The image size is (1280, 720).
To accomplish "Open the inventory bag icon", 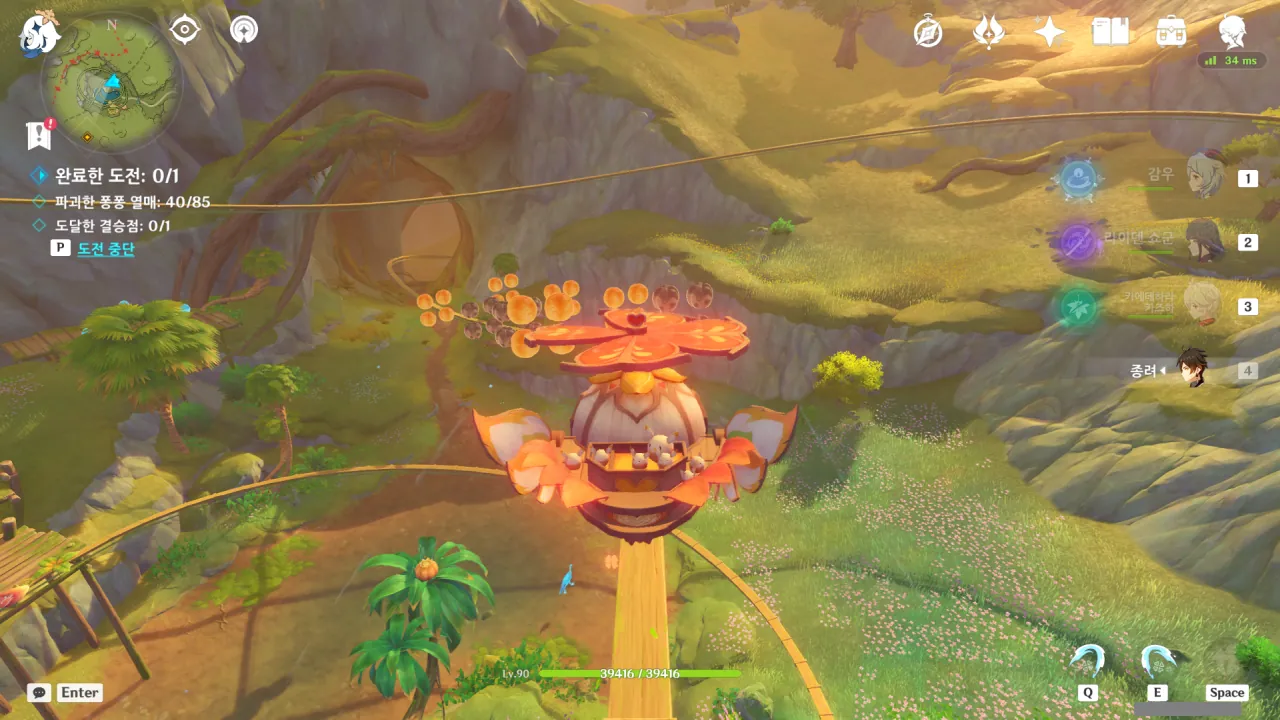I will pos(1171,32).
